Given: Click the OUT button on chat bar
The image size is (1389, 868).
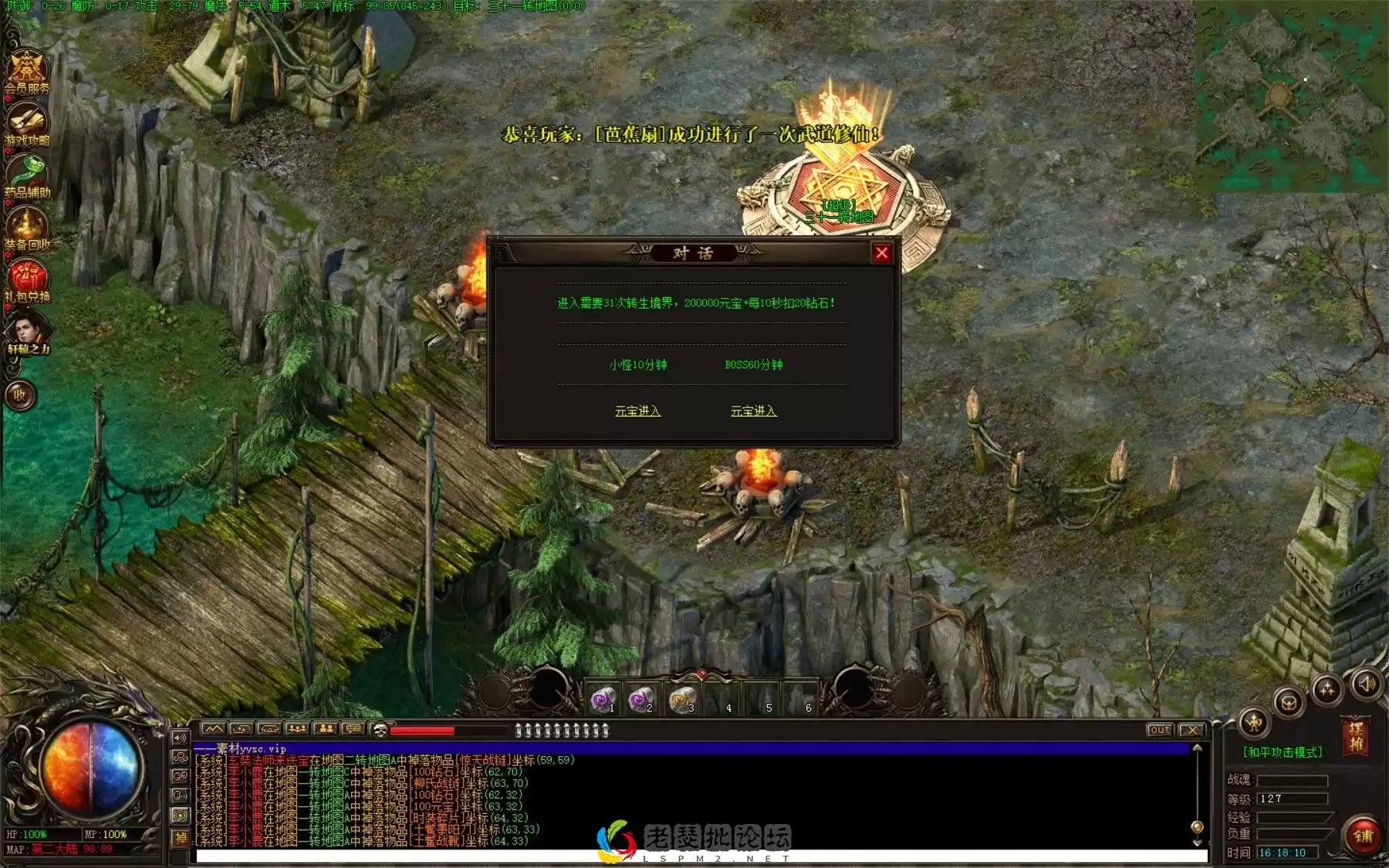Looking at the screenshot, I should coord(1159,730).
